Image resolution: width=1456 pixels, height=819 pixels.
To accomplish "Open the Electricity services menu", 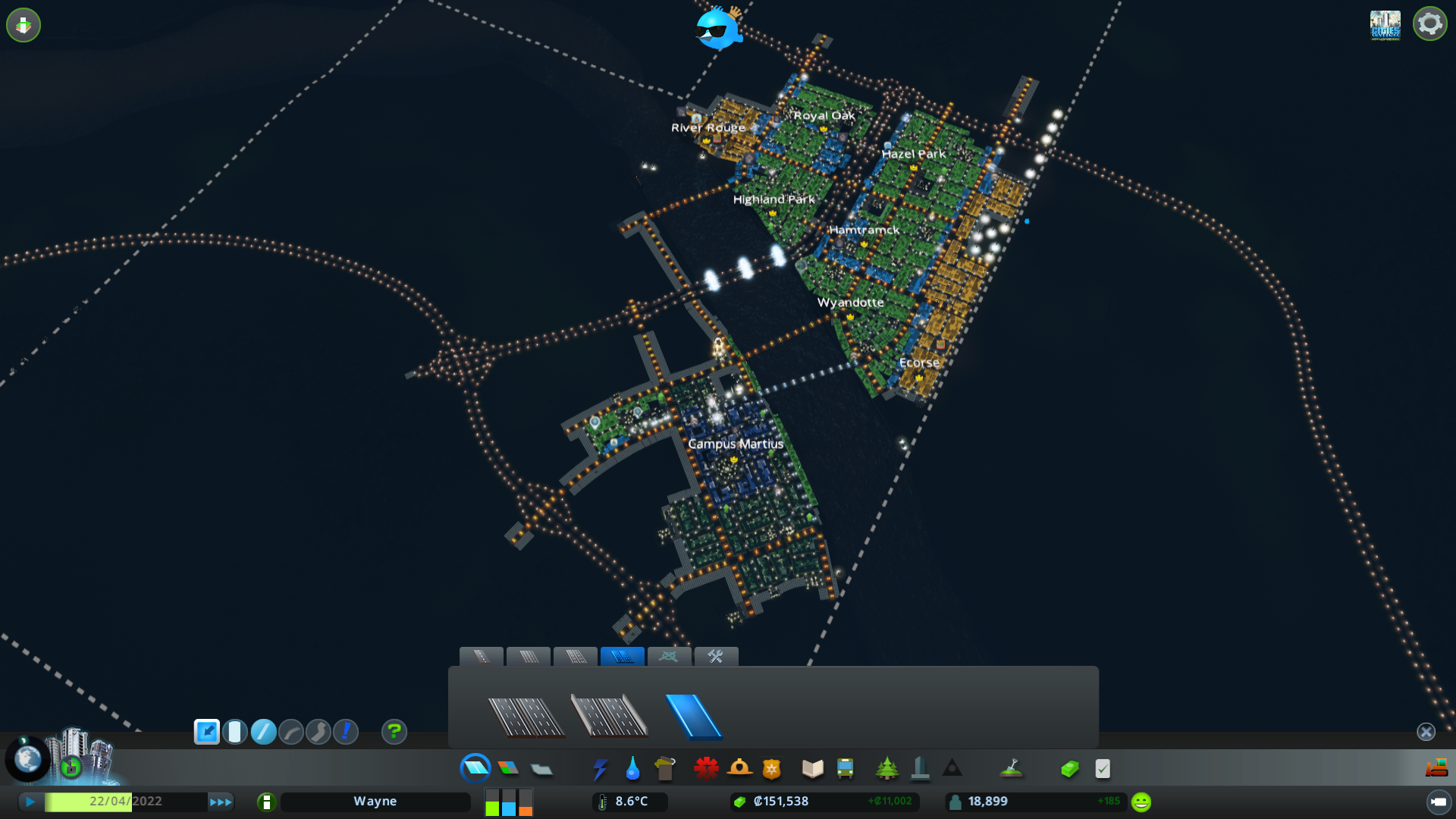I will click(600, 768).
